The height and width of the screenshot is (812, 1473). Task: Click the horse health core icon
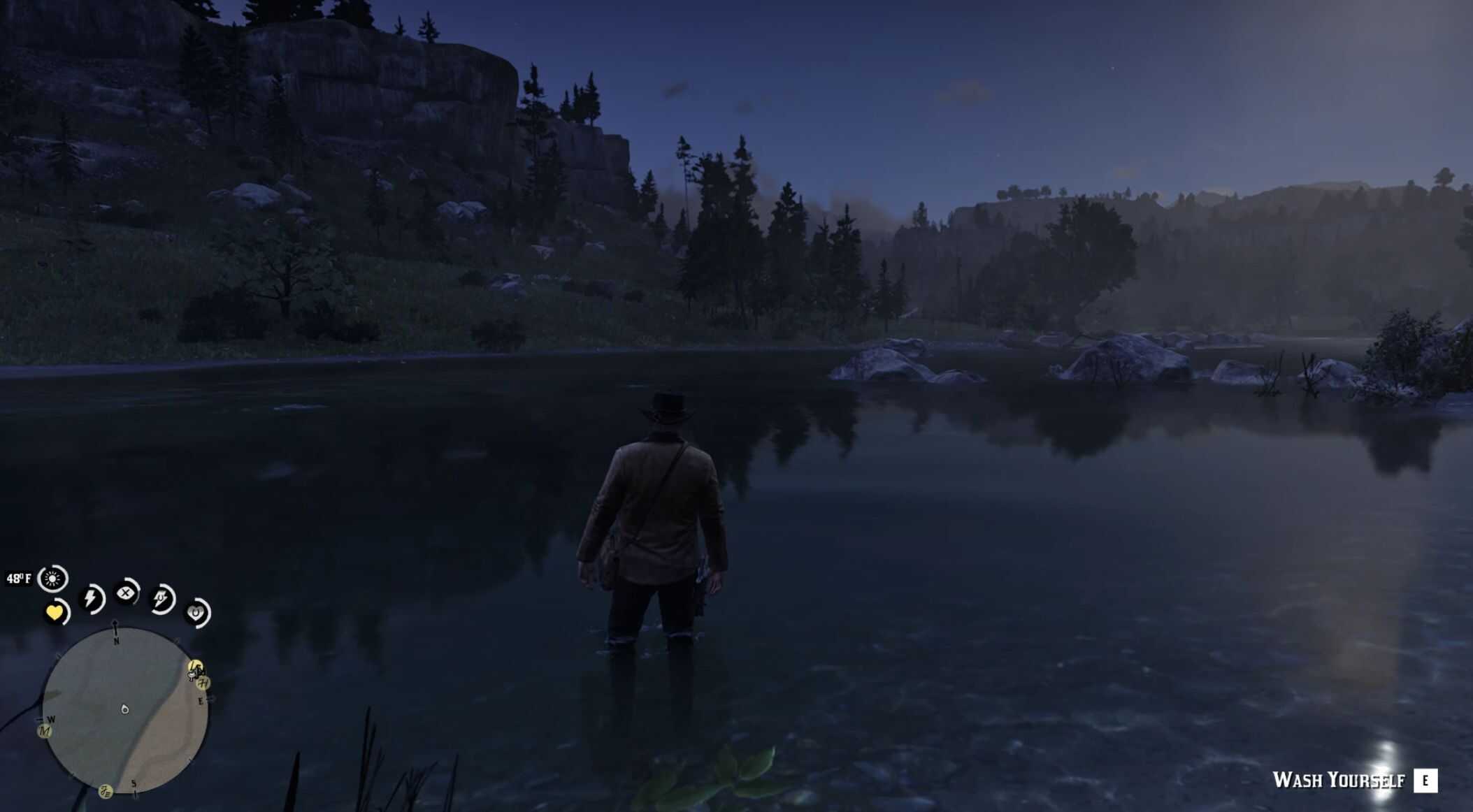196,613
